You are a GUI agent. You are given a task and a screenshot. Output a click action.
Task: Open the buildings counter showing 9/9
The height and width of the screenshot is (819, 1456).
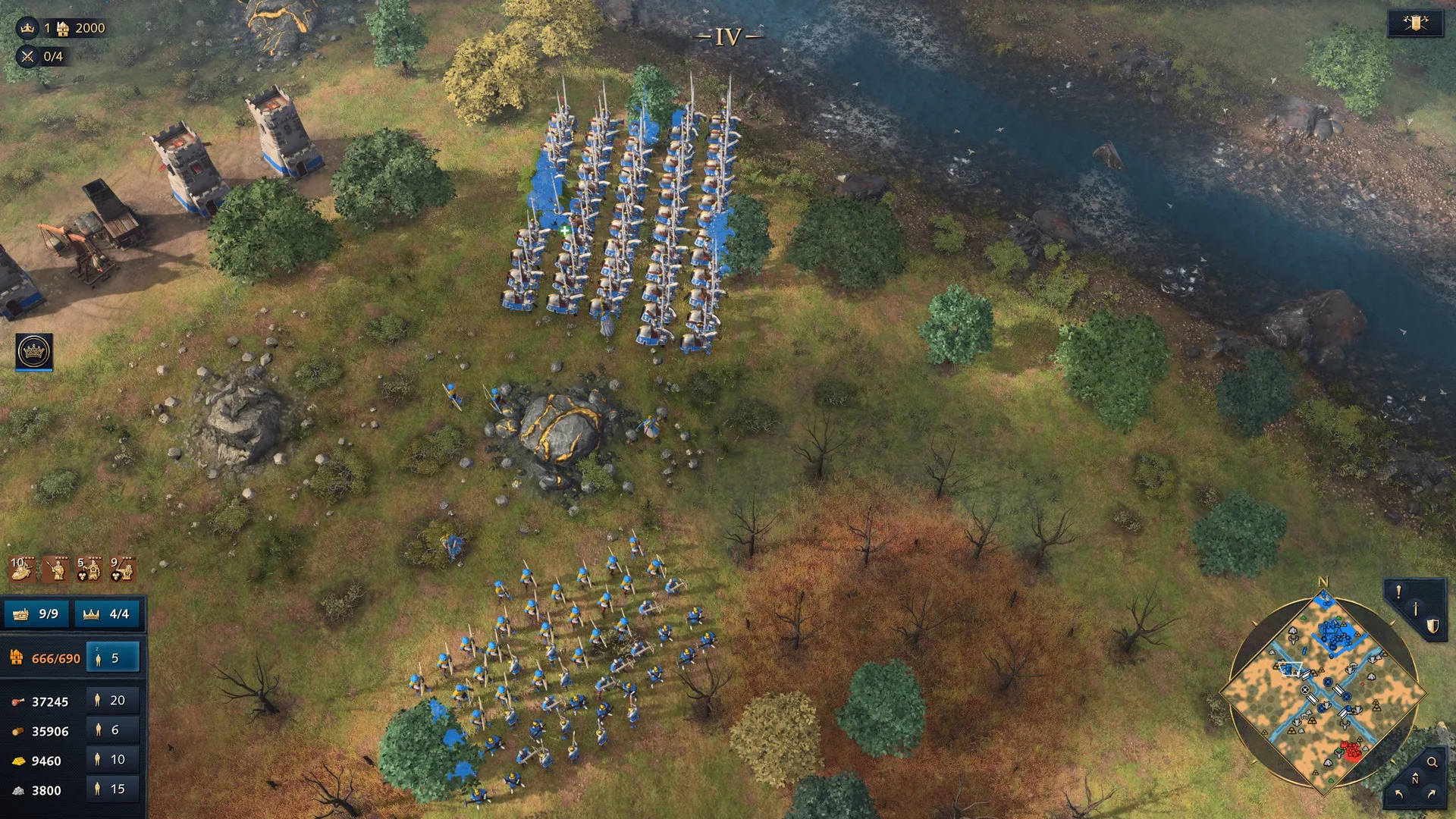coord(36,613)
